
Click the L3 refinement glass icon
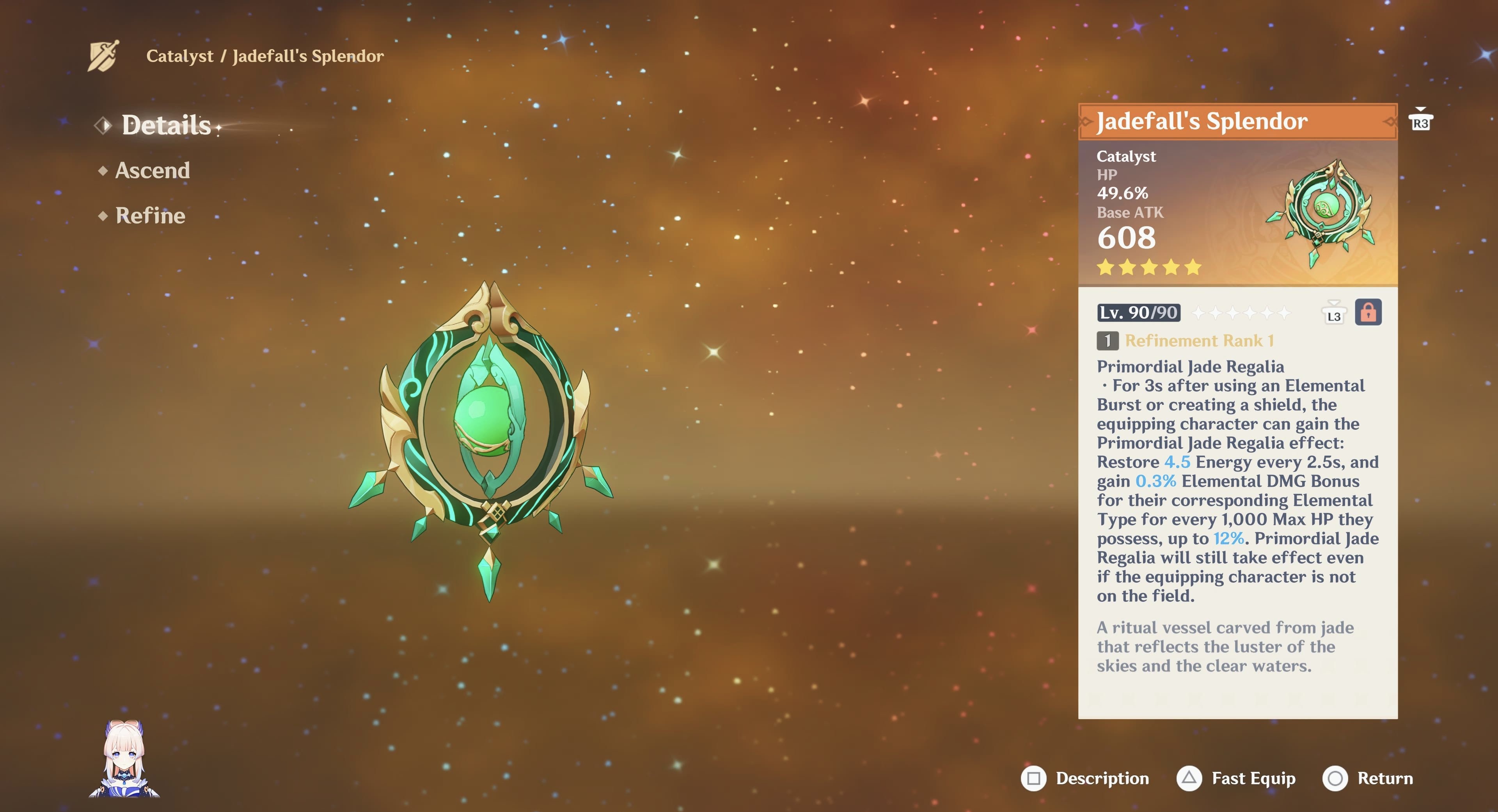[1335, 313]
